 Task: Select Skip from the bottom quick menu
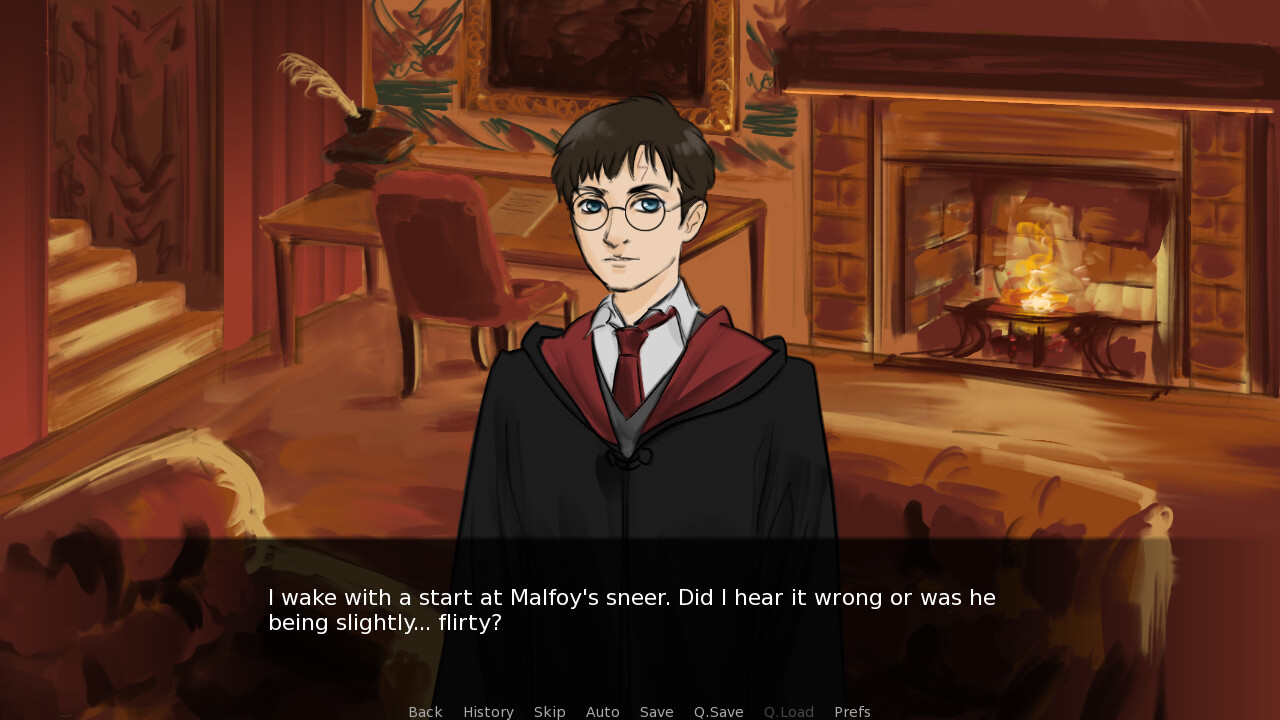550,711
